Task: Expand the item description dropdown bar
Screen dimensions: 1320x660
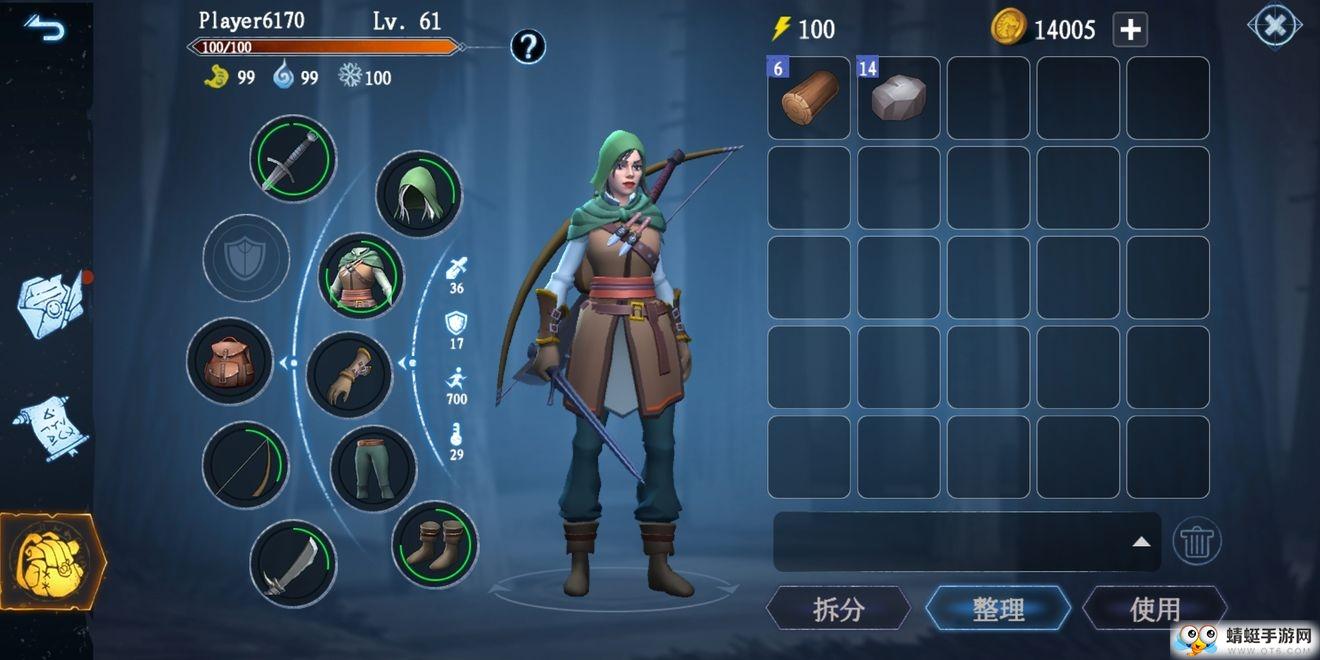Action: [x=1140, y=542]
